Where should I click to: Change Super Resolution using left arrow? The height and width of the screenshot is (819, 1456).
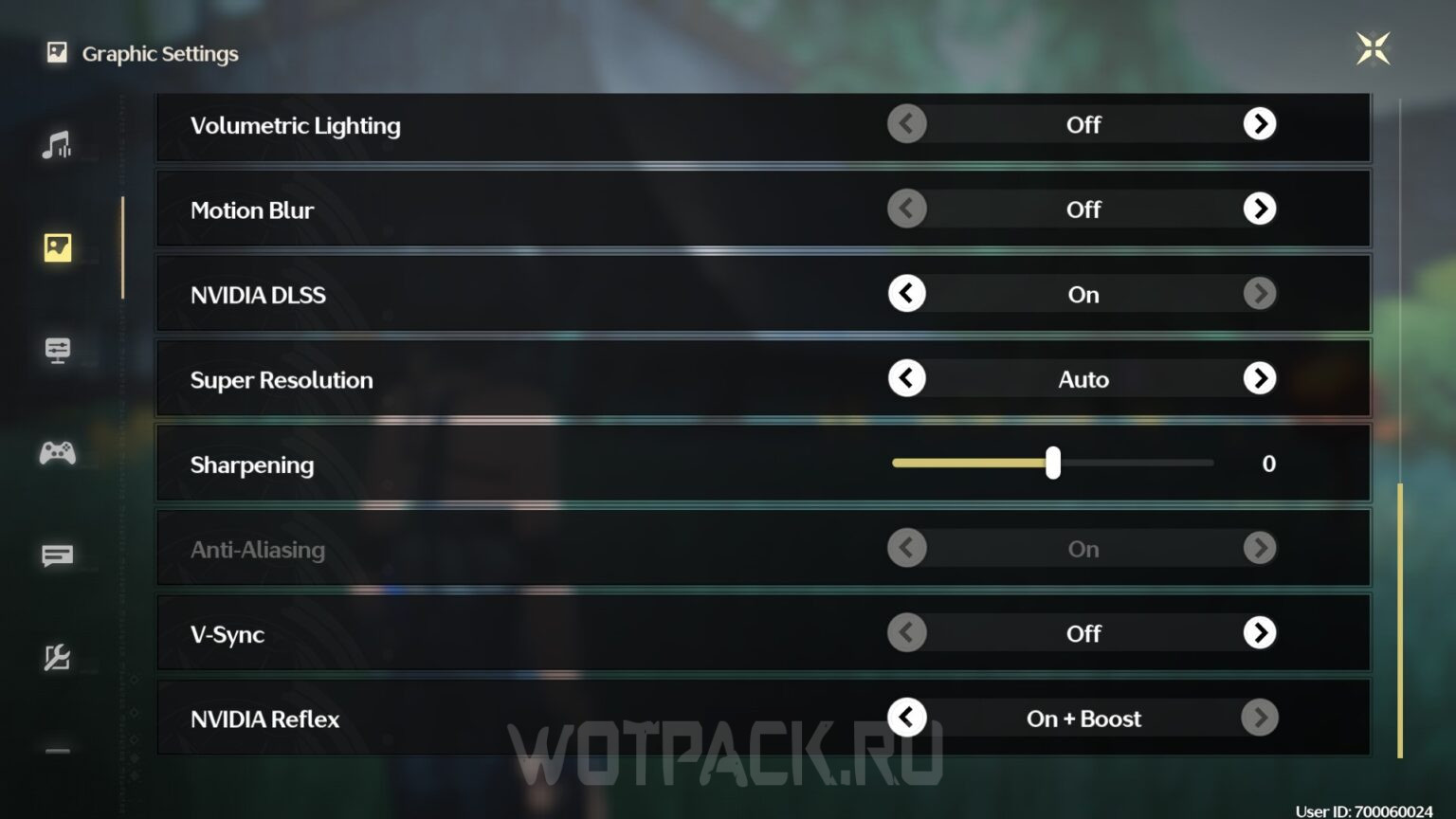tap(906, 378)
